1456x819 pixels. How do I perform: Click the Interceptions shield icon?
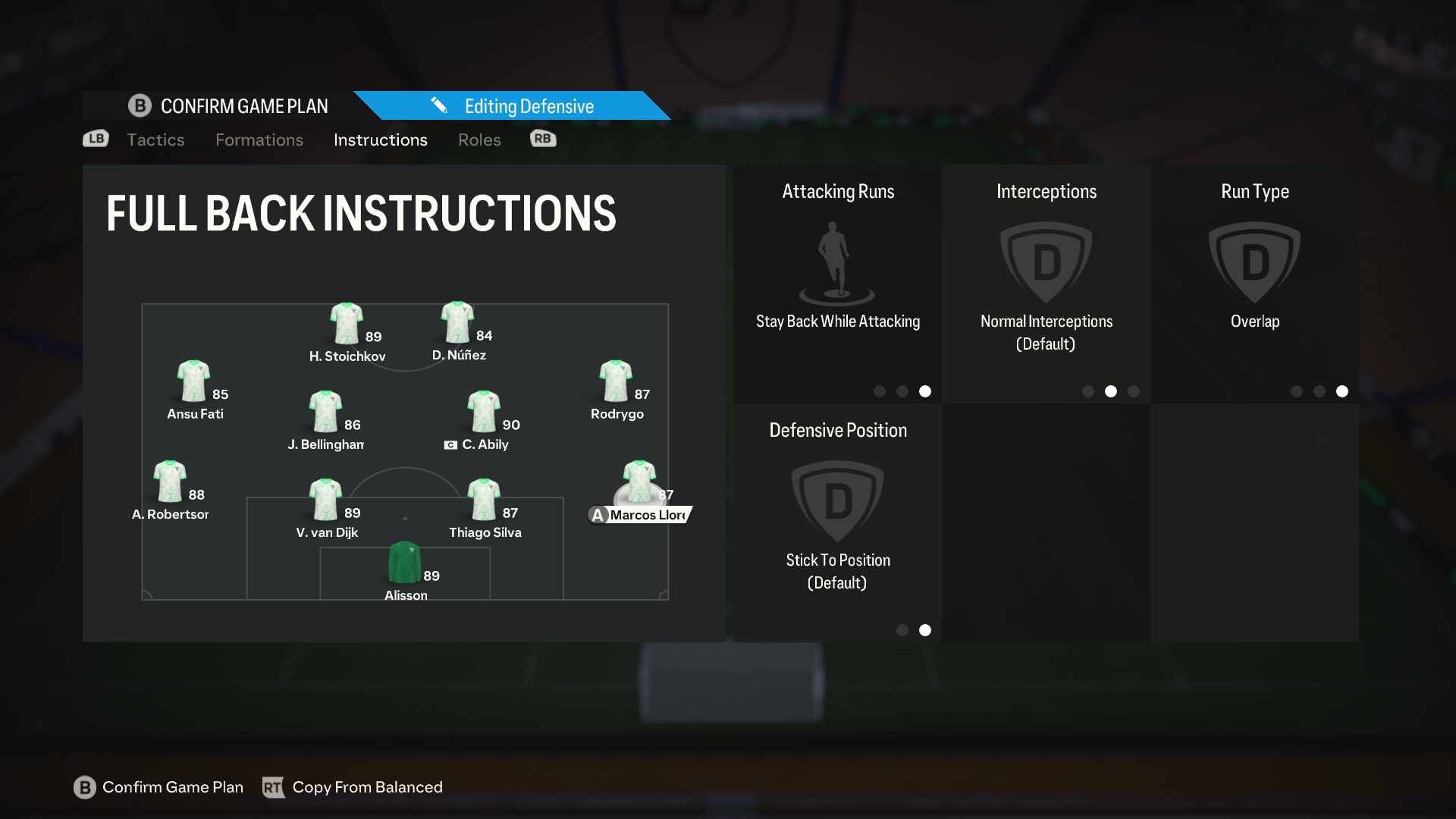pos(1046,262)
